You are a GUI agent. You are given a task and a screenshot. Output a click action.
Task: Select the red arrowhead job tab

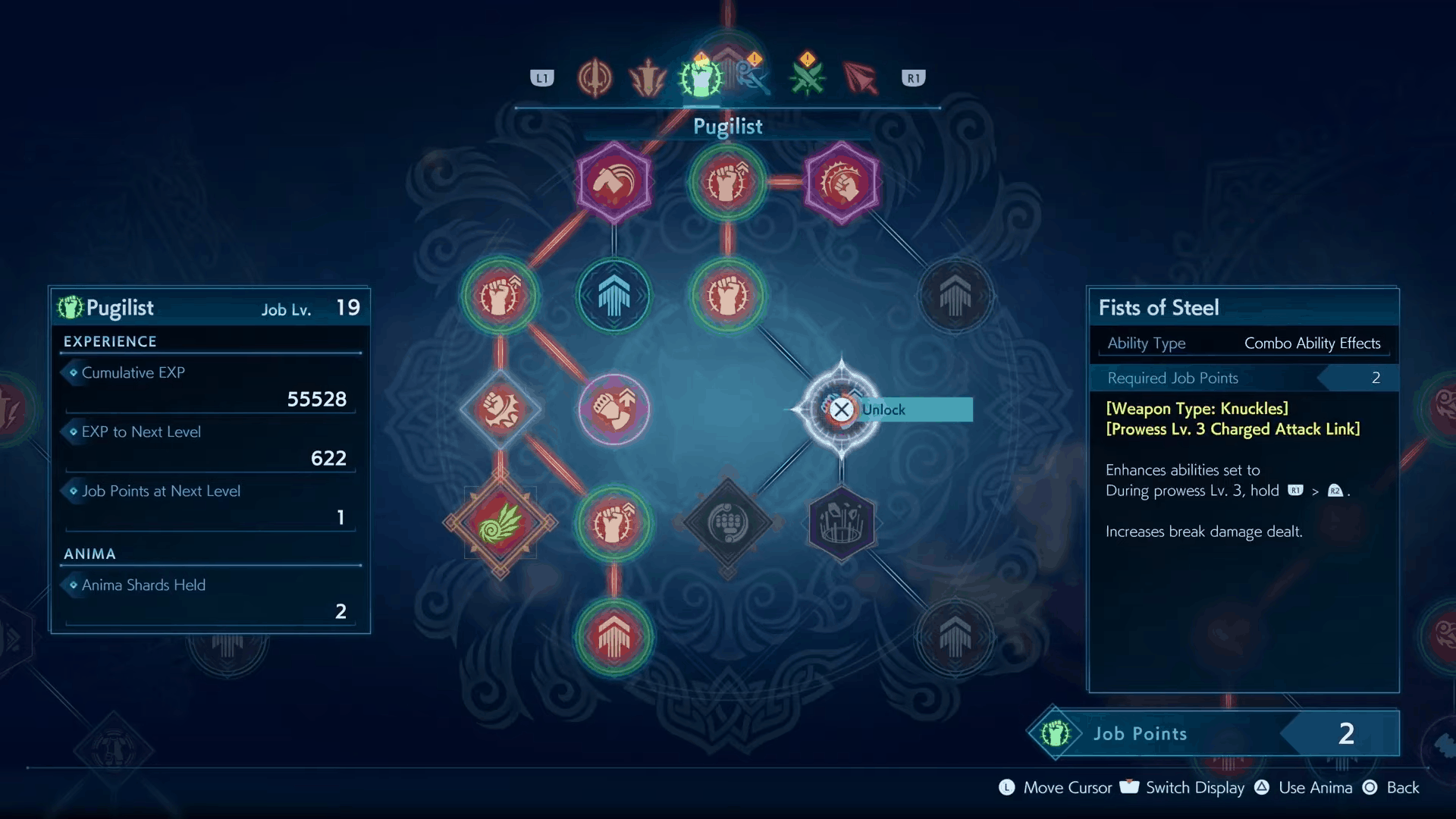[860, 77]
